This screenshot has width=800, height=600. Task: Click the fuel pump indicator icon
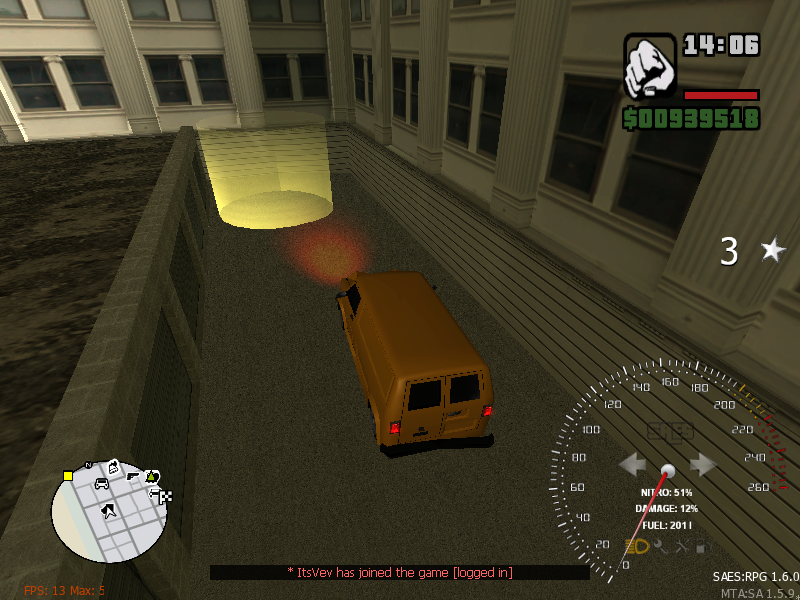703,546
